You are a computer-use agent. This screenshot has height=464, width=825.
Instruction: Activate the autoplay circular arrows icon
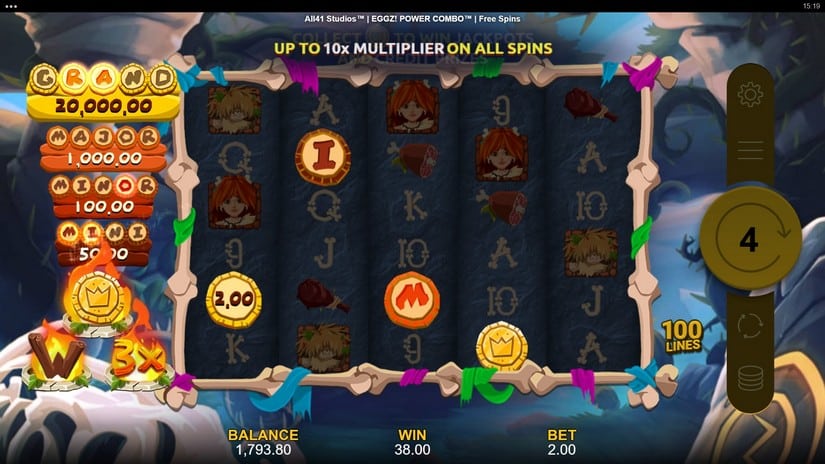(x=749, y=325)
